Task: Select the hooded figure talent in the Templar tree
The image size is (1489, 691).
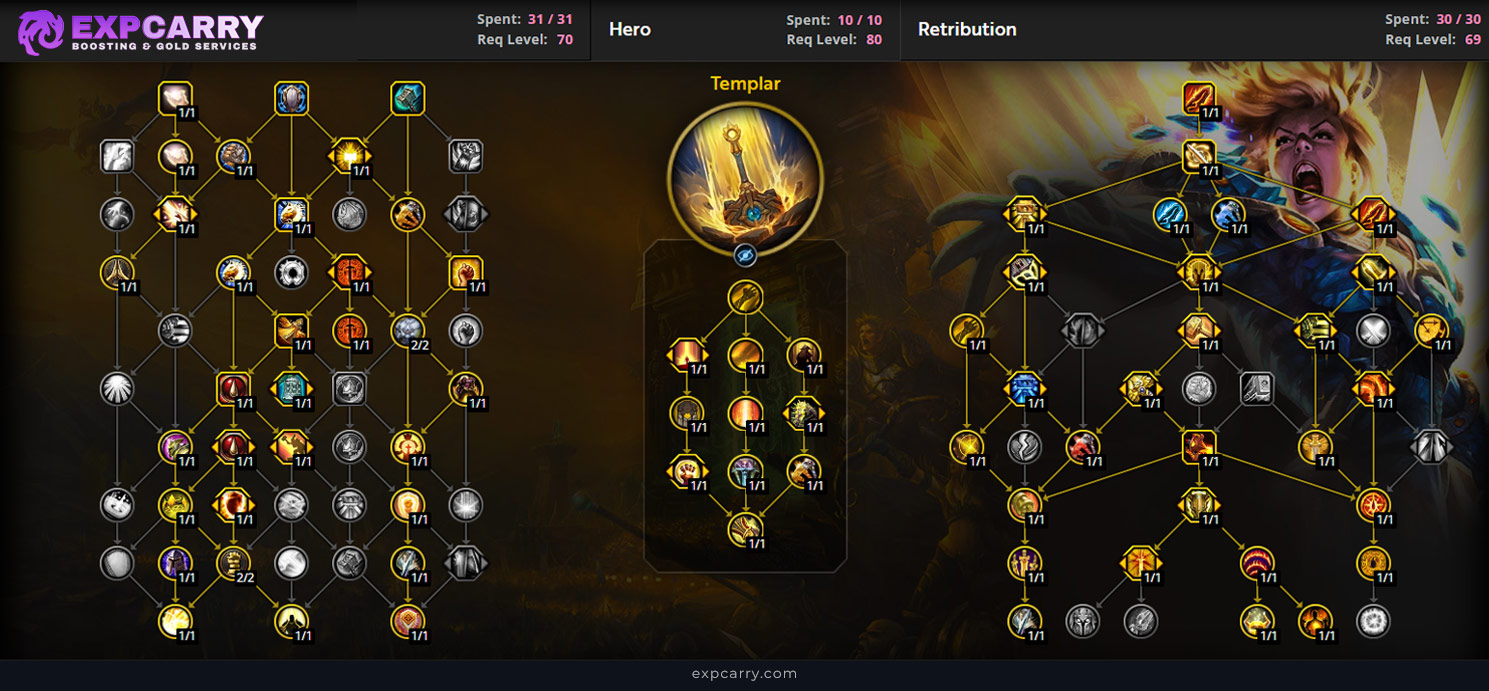Action: [803, 355]
